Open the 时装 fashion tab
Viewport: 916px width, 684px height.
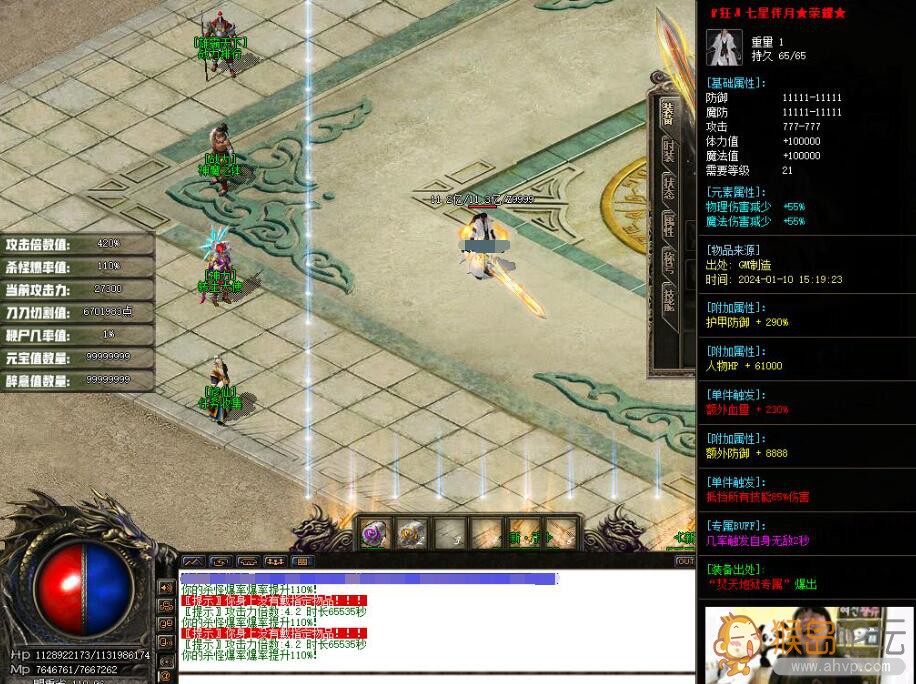(x=668, y=151)
